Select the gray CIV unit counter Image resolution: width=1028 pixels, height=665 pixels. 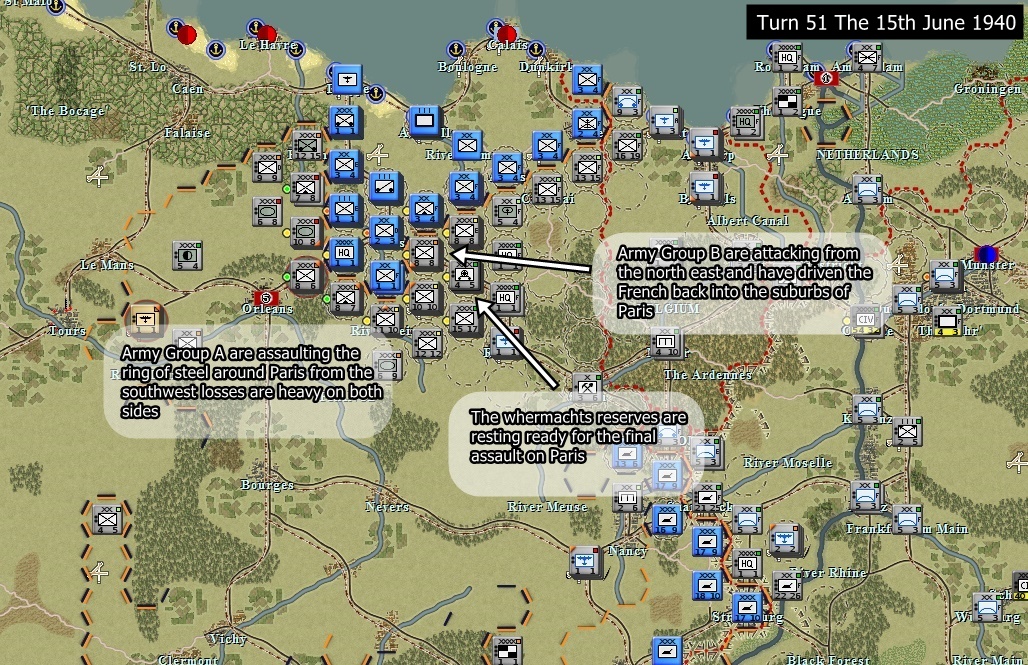(x=866, y=321)
